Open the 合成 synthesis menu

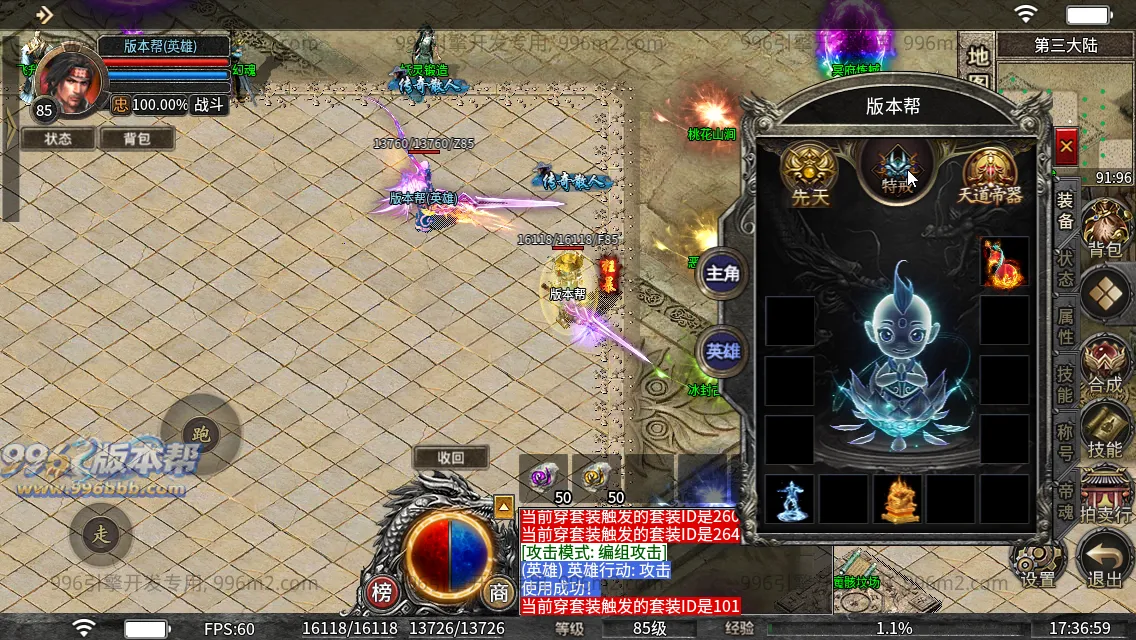click(x=1105, y=364)
